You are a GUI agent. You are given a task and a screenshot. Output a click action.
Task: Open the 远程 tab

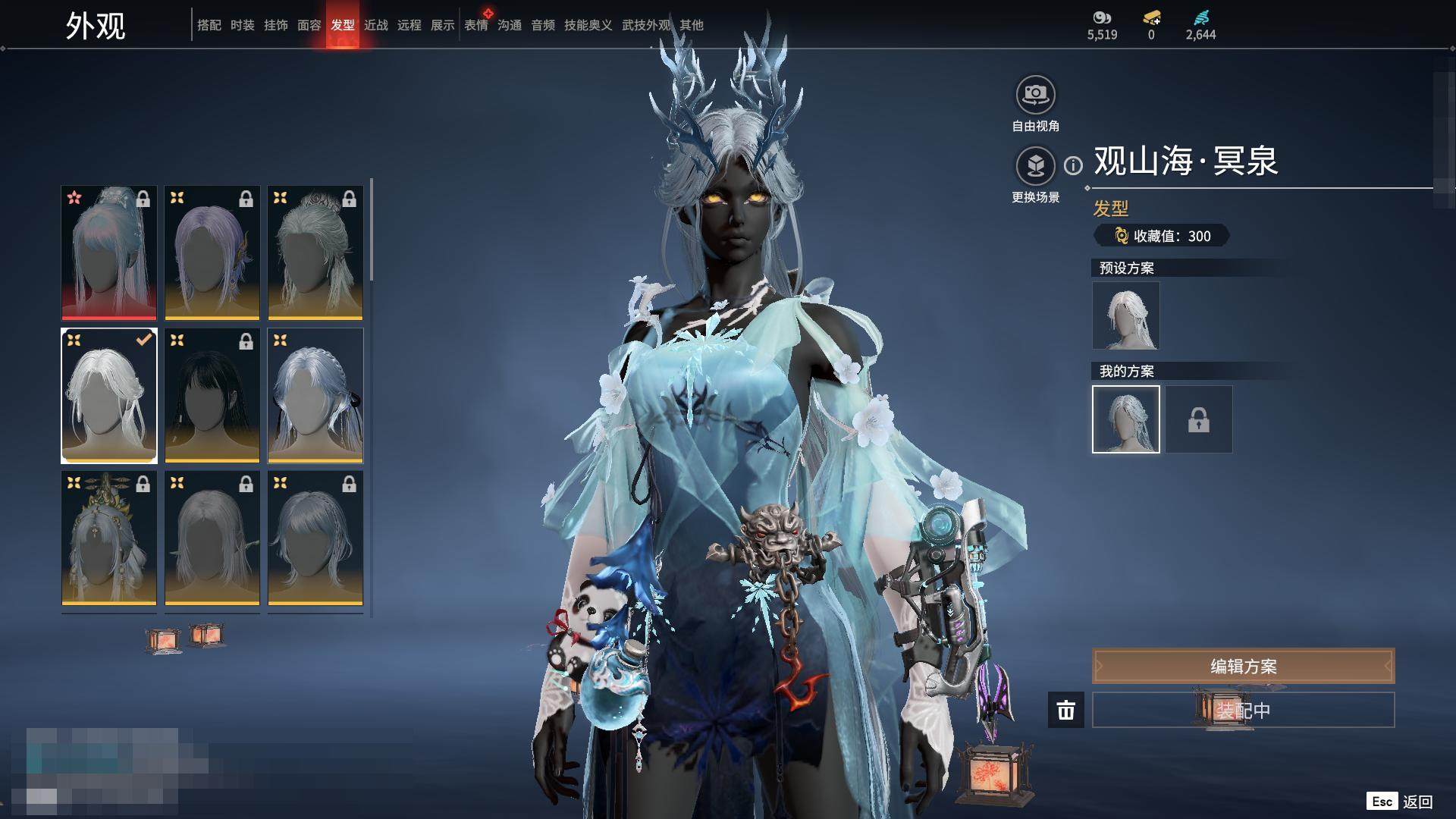point(409,25)
